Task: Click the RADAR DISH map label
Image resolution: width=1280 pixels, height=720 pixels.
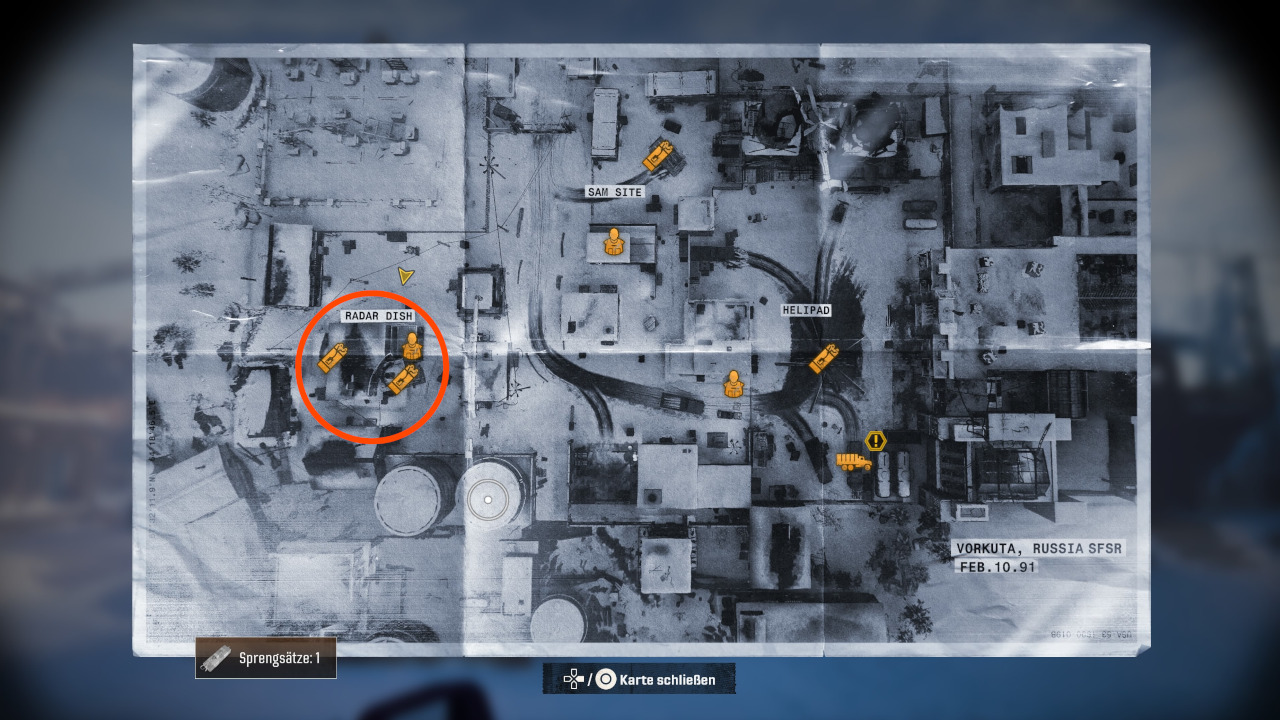Action: point(378,316)
